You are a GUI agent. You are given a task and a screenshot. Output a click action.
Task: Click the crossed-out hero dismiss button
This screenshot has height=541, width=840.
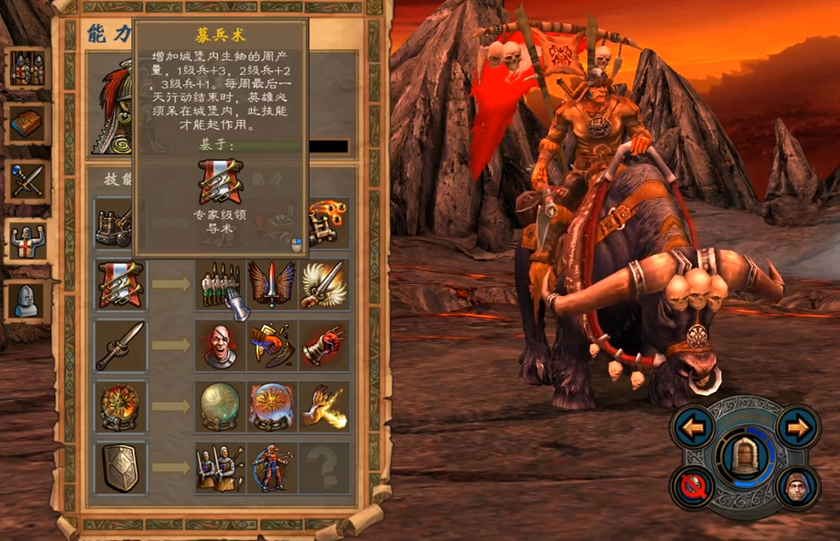point(693,487)
